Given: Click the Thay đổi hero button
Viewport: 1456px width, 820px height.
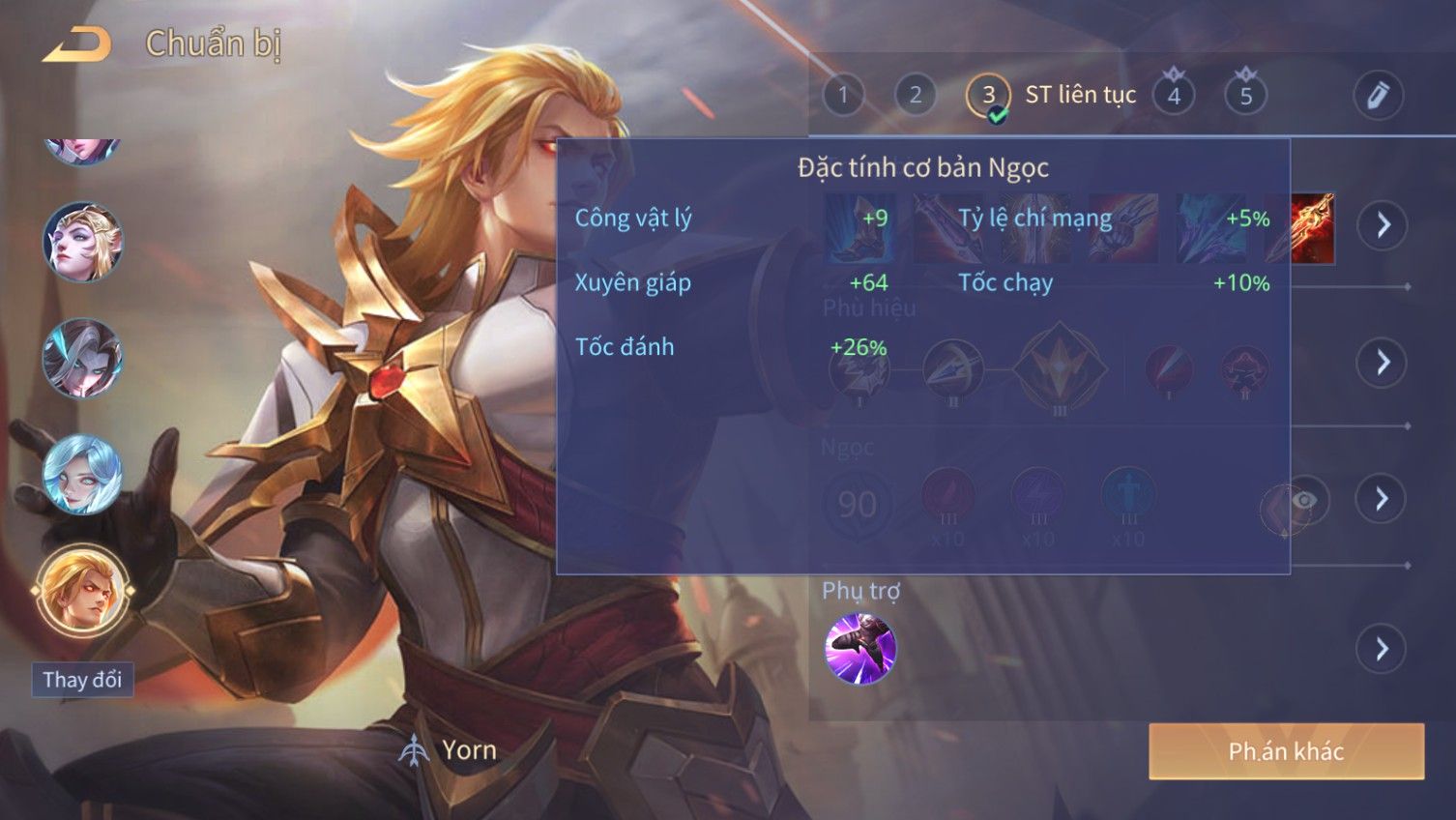Looking at the screenshot, I should coord(82,680).
